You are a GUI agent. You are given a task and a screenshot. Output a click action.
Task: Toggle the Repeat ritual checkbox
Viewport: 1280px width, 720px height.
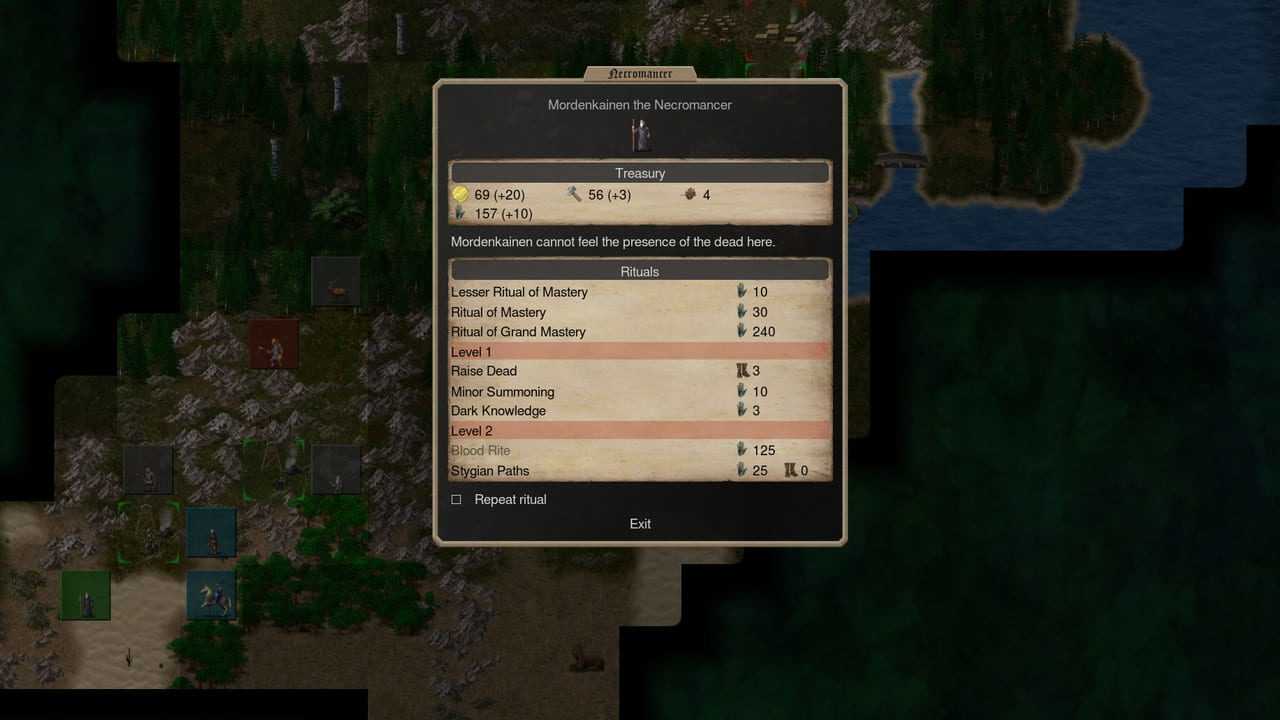[x=457, y=499]
